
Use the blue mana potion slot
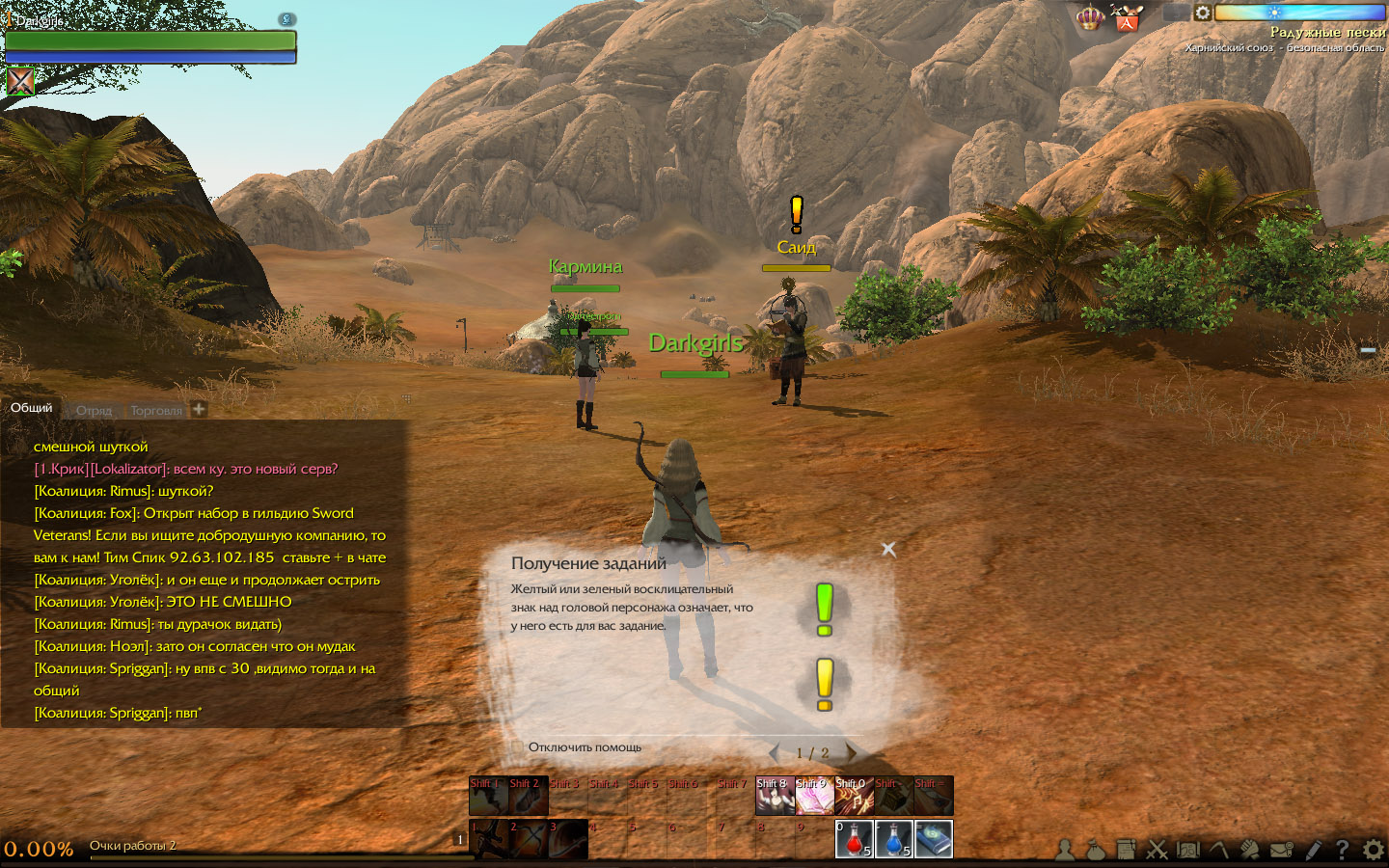pyautogui.click(x=893, y=838)
